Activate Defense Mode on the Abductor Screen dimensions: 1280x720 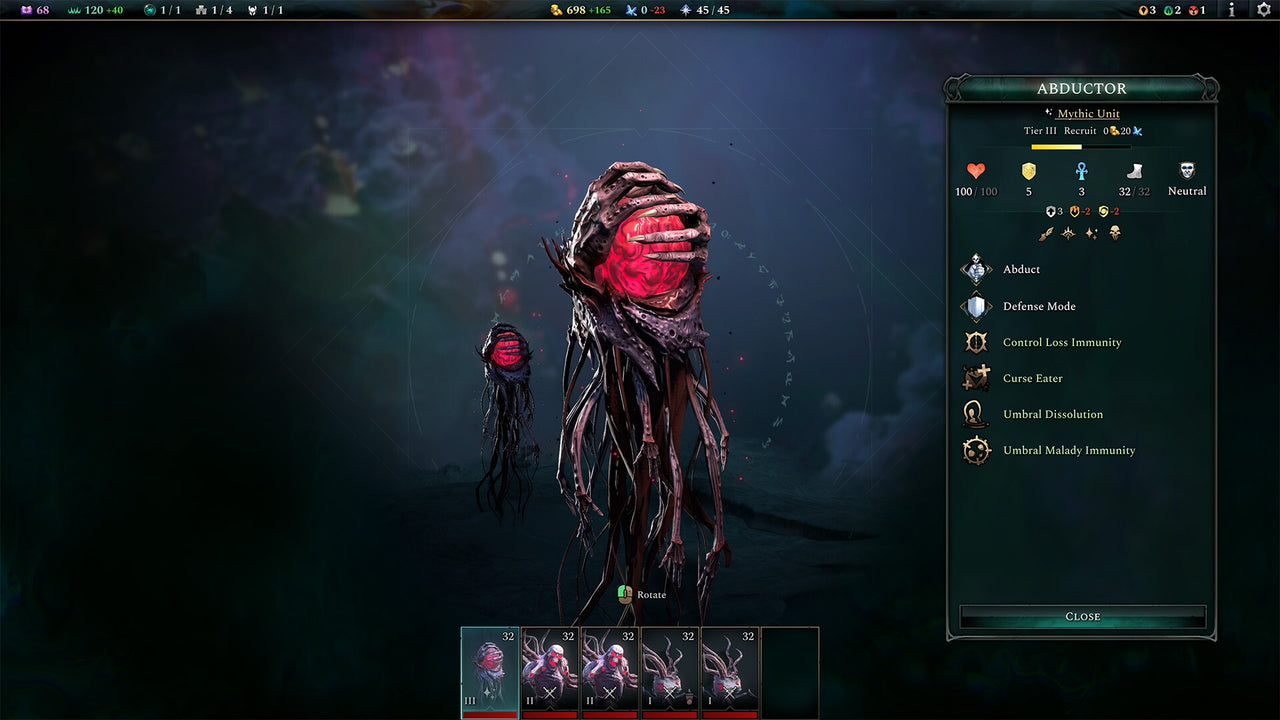click(x=975, y=306)
